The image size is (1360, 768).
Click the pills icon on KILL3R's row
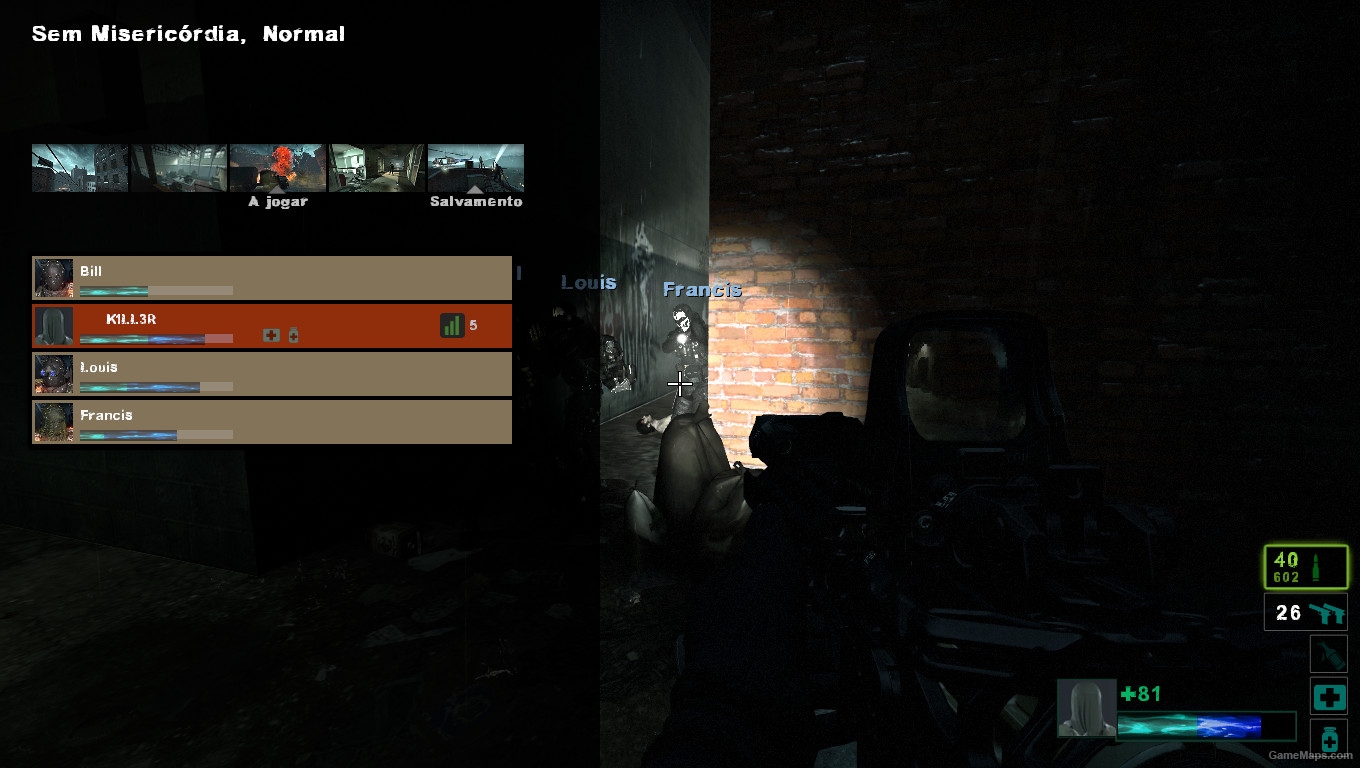click(291, 335)
